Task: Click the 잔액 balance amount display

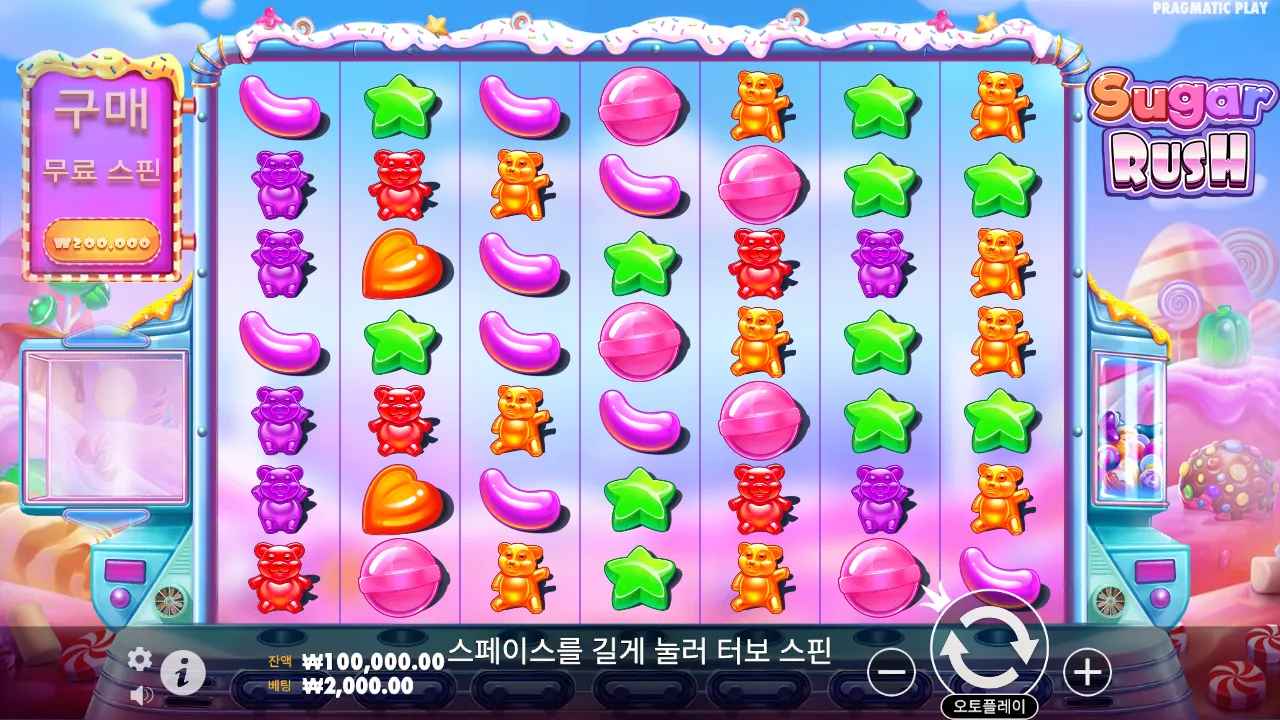Action: click(x=372, y=660)
